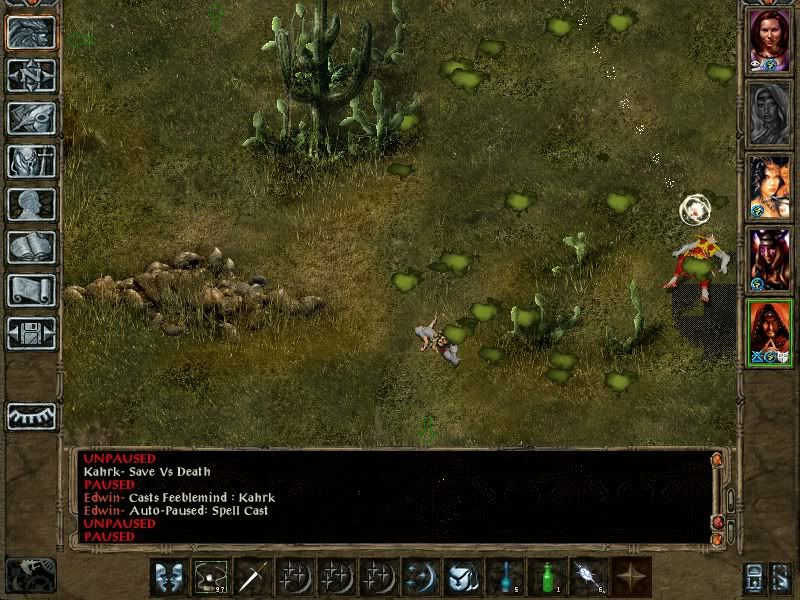Open options via the floppy disk icon

pyautogui.click(x=31, y=333)
